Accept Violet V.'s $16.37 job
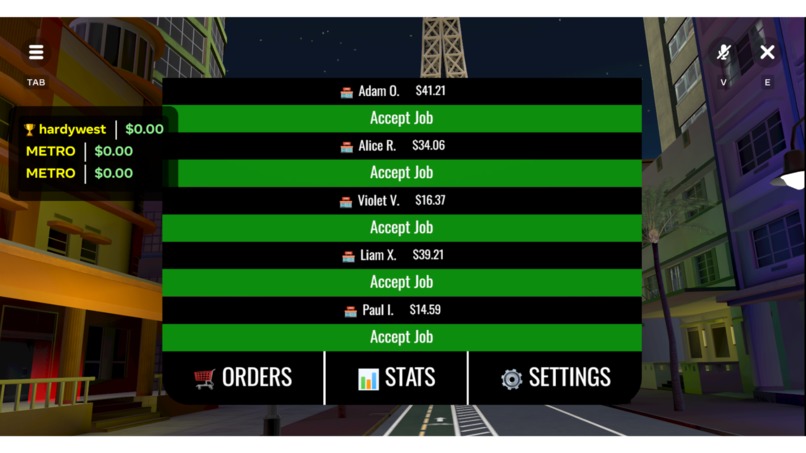The width and height of the screenshot is (806, 453). [401, 228]
